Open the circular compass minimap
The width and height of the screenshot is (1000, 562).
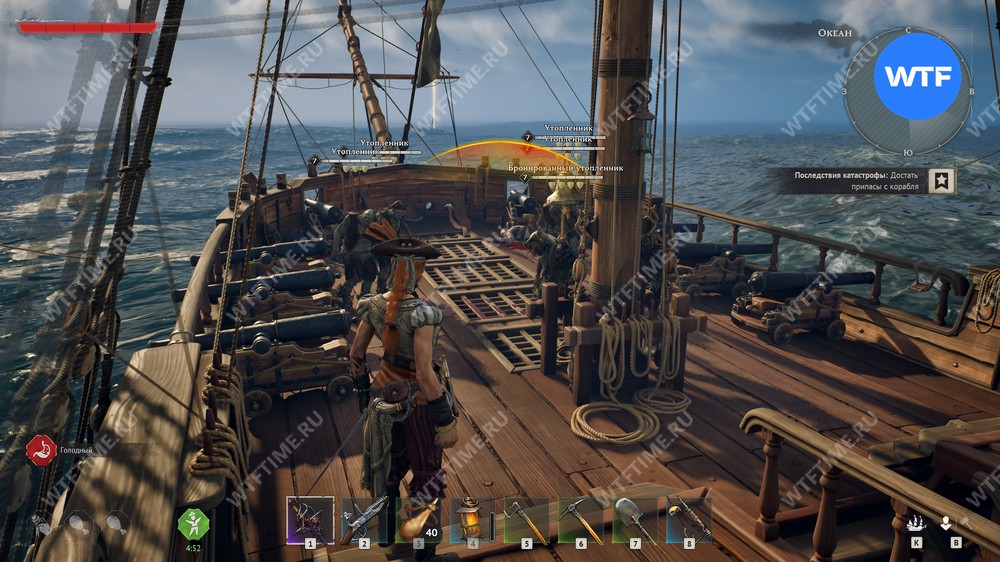click(x=909, y=92)
